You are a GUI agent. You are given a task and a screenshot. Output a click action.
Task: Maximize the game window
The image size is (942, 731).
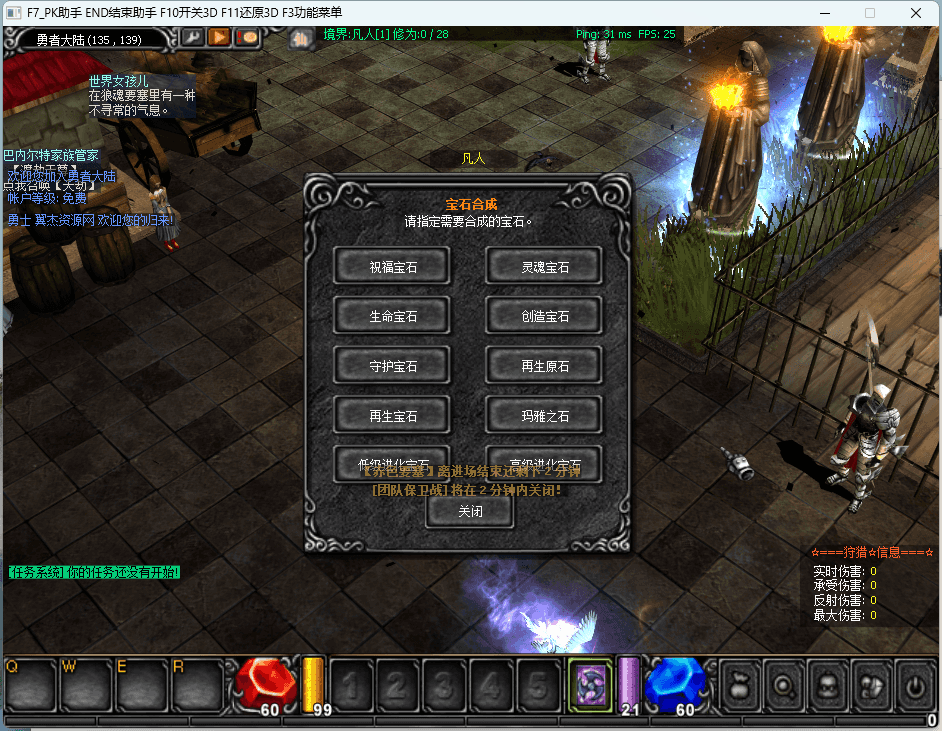[x=869, y=13]
